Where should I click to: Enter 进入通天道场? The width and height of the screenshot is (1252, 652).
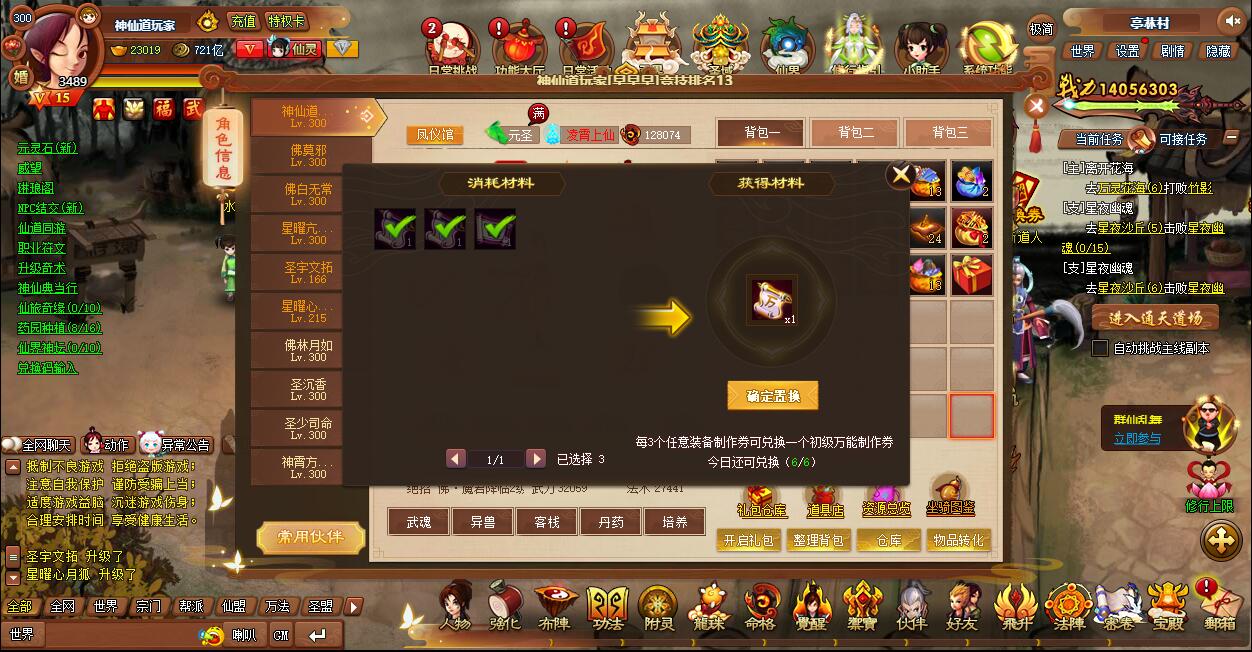point(1155,318)
